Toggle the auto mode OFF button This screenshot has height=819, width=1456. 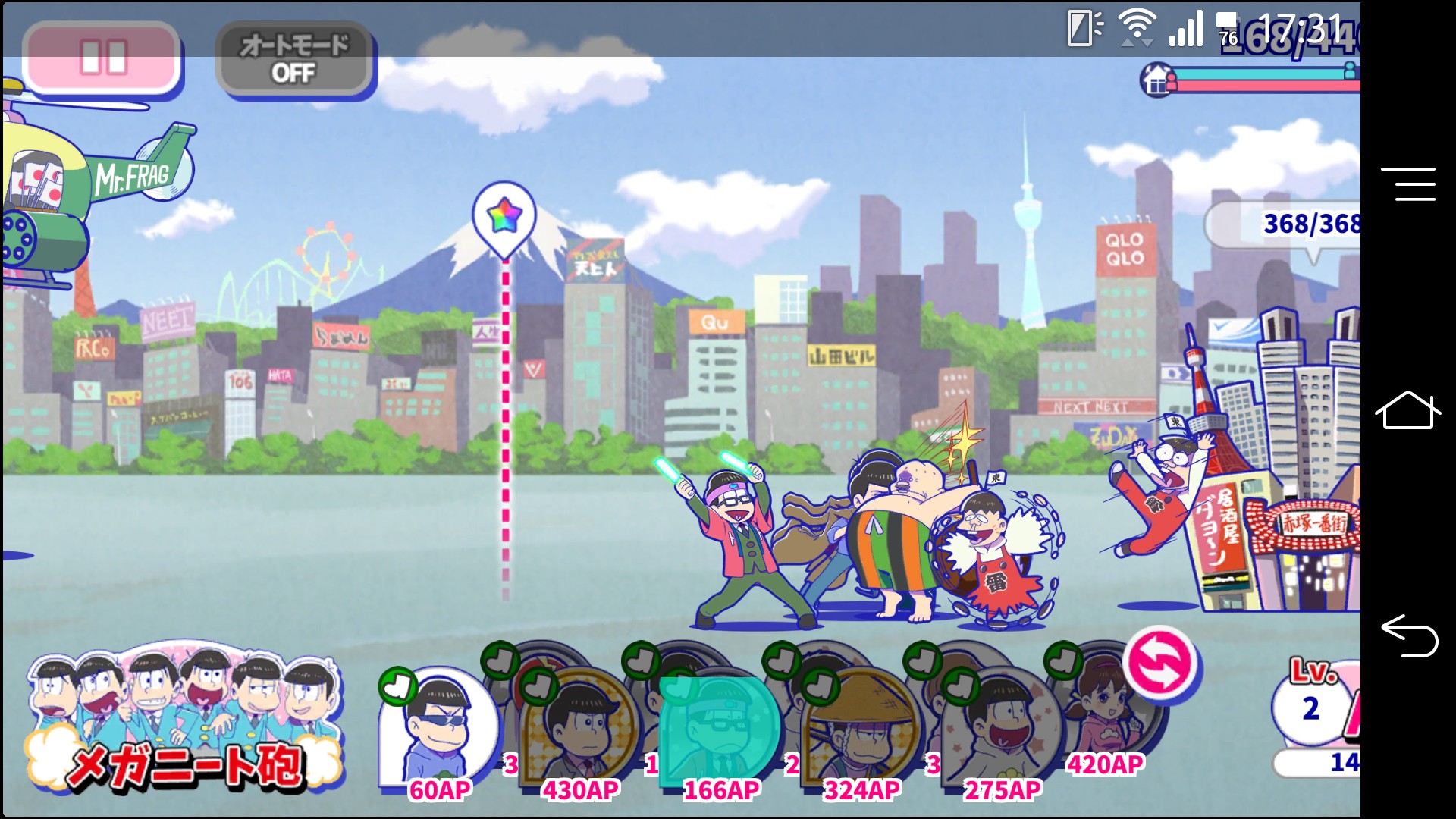click(293, 59)
